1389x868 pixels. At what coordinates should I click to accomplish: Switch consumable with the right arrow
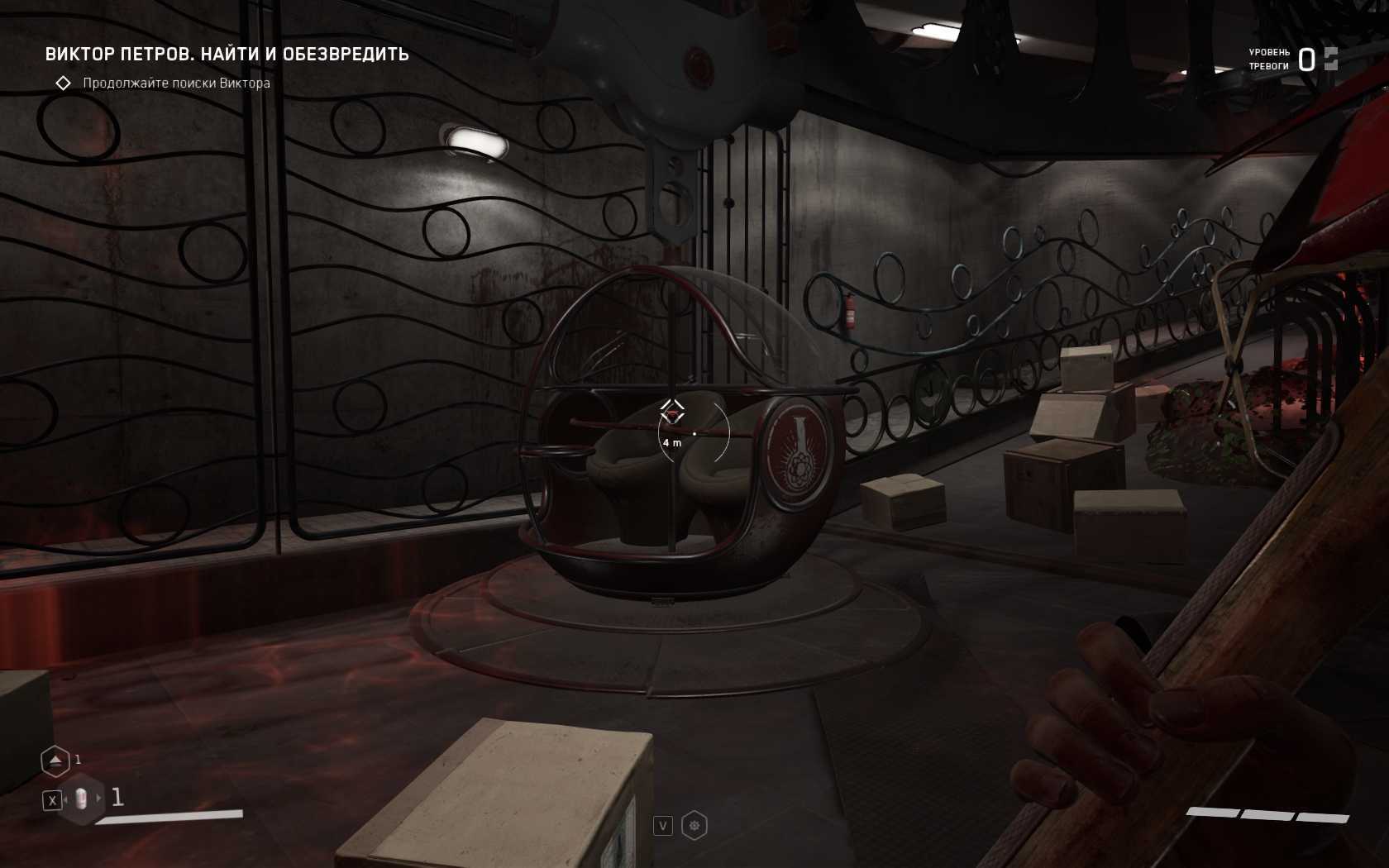99,799
